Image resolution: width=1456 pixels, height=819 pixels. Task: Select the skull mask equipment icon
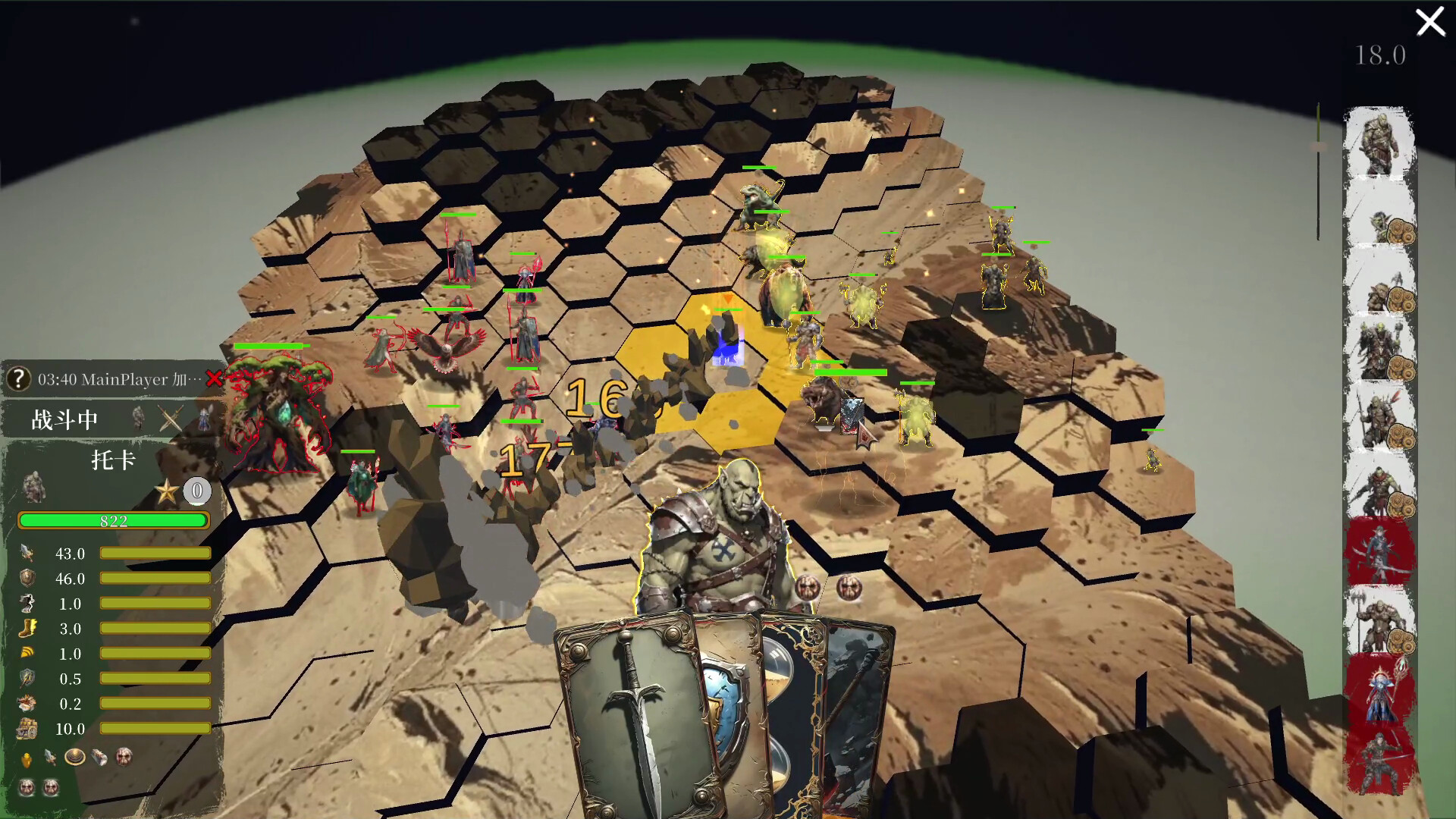click(123, 755)
